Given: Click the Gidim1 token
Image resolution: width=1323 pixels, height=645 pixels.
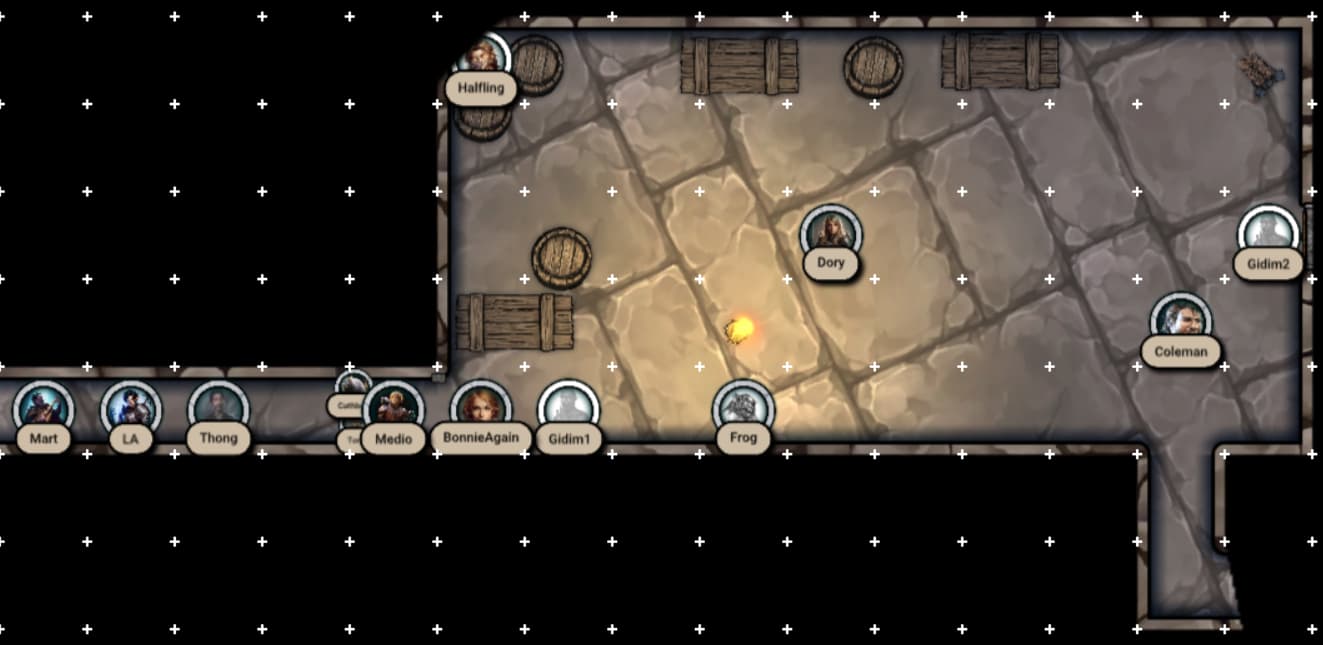Looking at the screenshot, I should coord(568,410).
